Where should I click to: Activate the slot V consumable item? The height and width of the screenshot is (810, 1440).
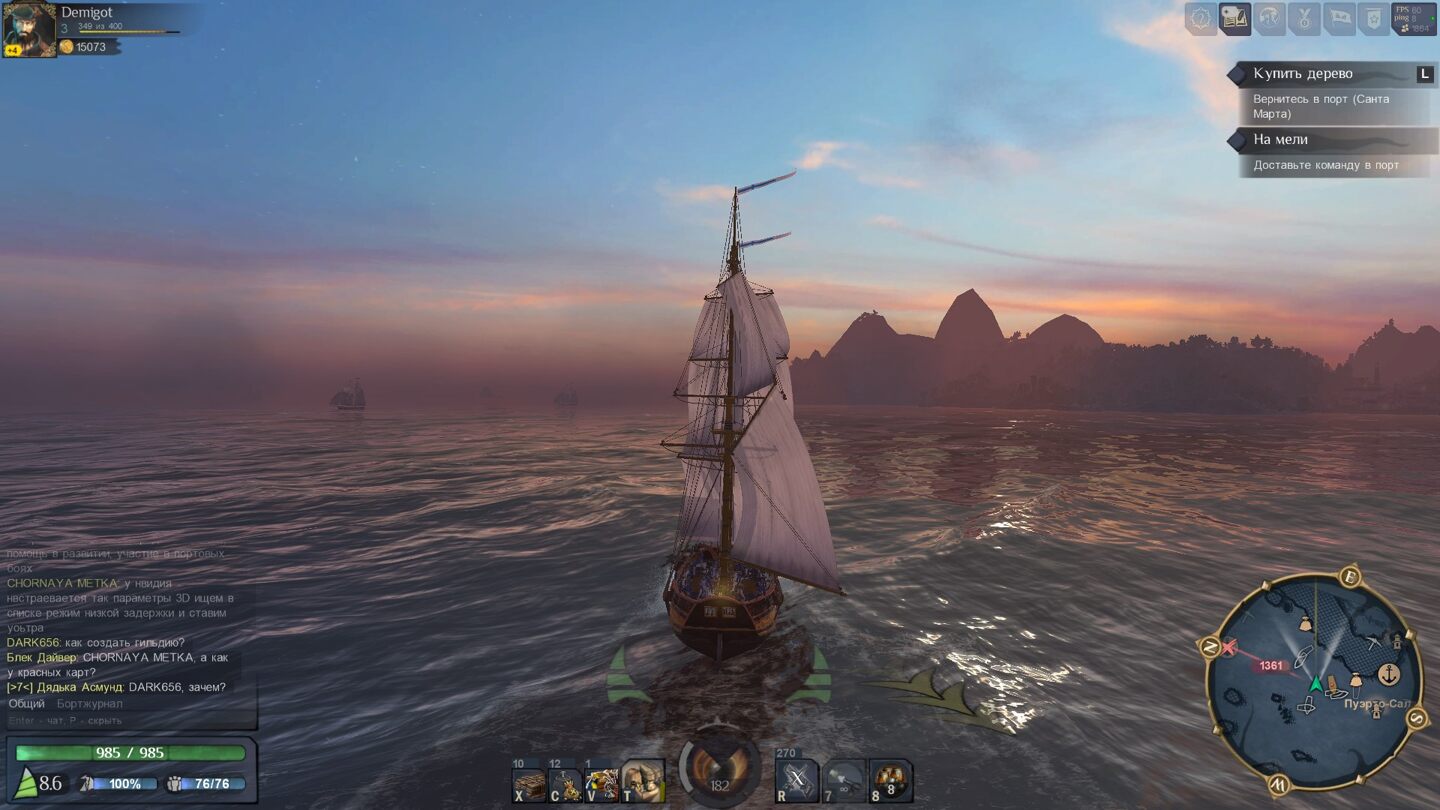[x=601, y=784]
